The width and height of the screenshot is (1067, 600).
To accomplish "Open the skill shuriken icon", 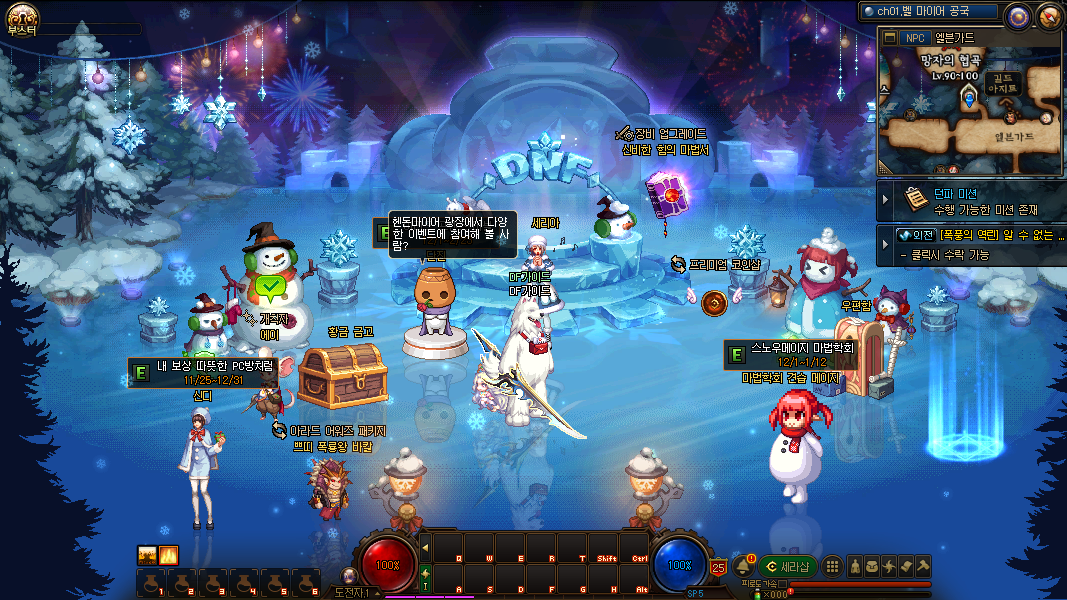I will 889,566.
